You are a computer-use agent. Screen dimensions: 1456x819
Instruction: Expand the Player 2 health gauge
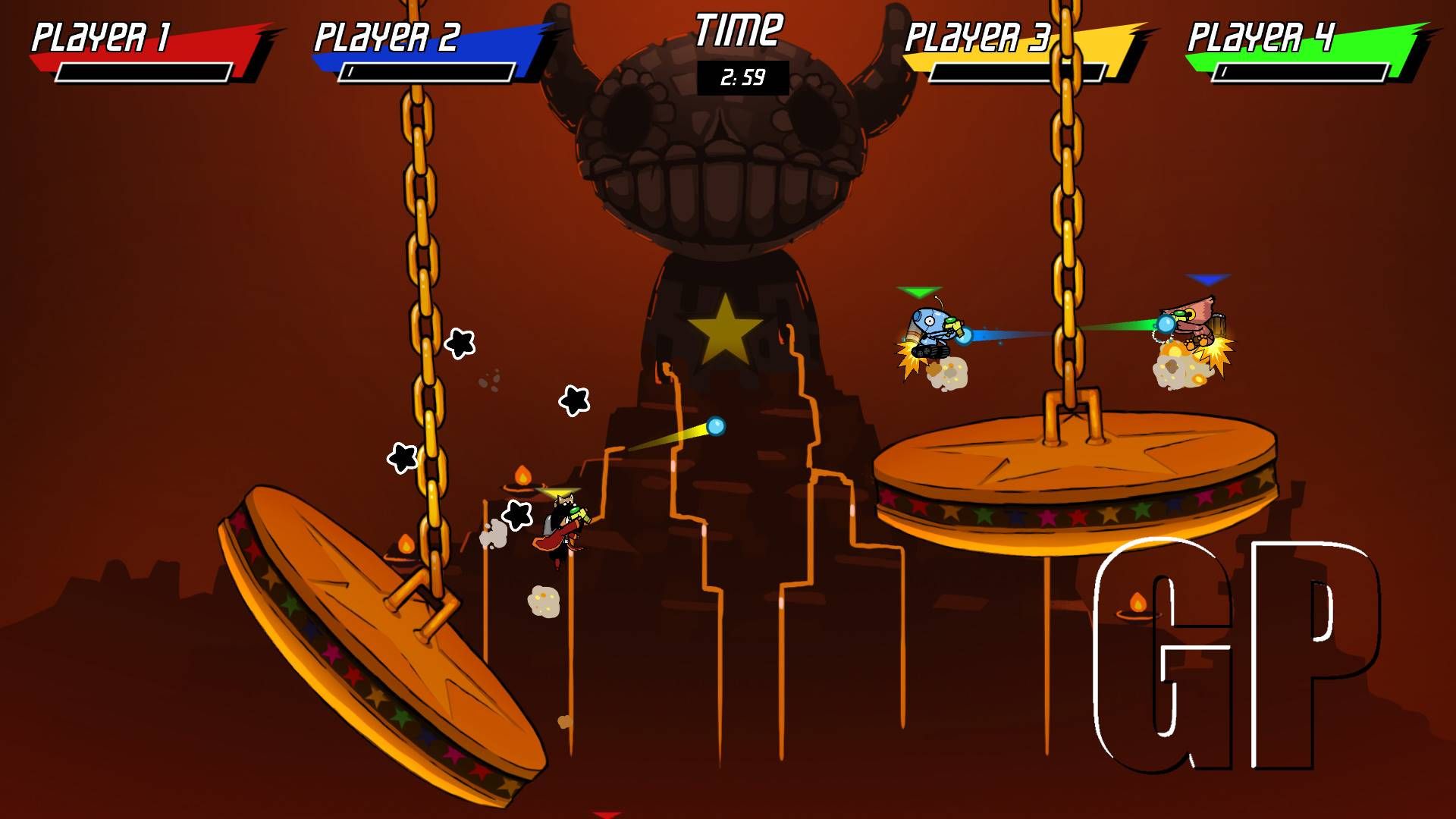click(428, 74)
